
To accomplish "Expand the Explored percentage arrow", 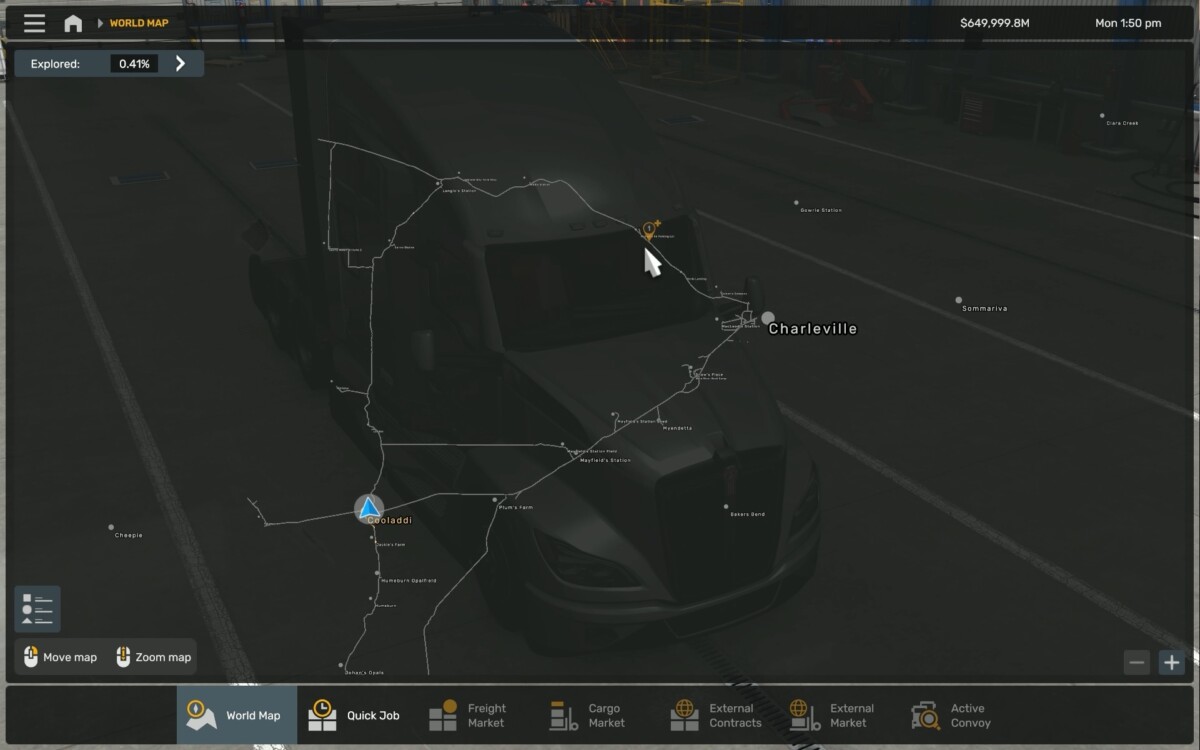I will 180,64.
